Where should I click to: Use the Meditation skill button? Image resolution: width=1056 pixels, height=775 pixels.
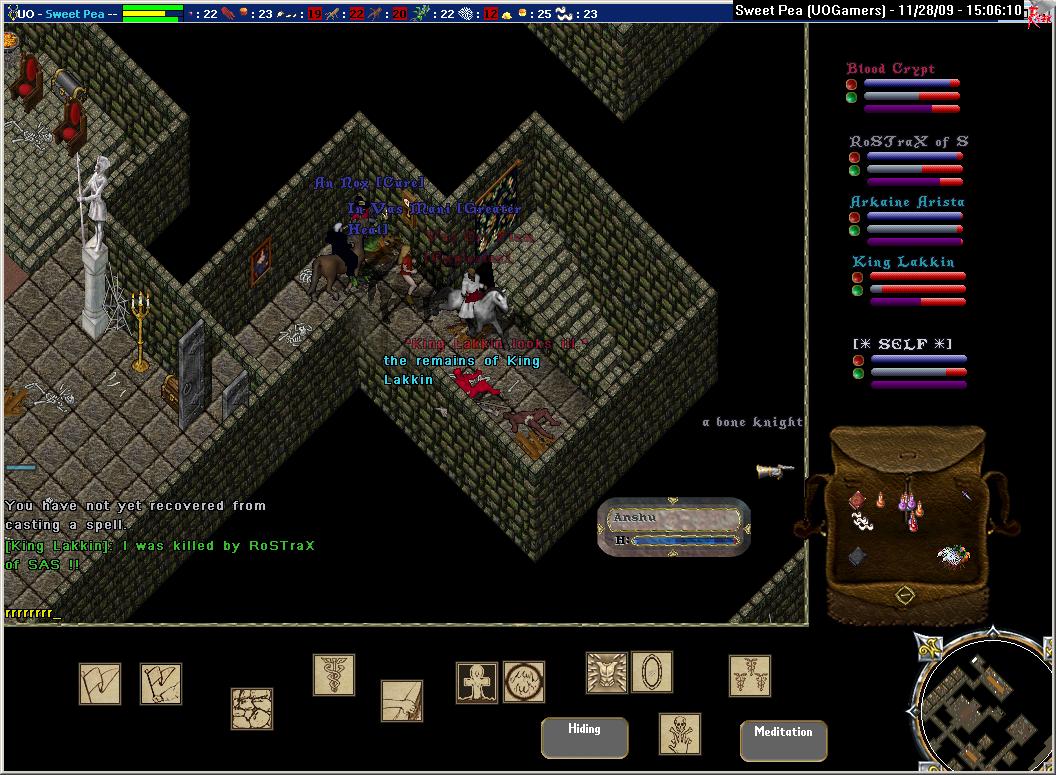pos(783,740)
